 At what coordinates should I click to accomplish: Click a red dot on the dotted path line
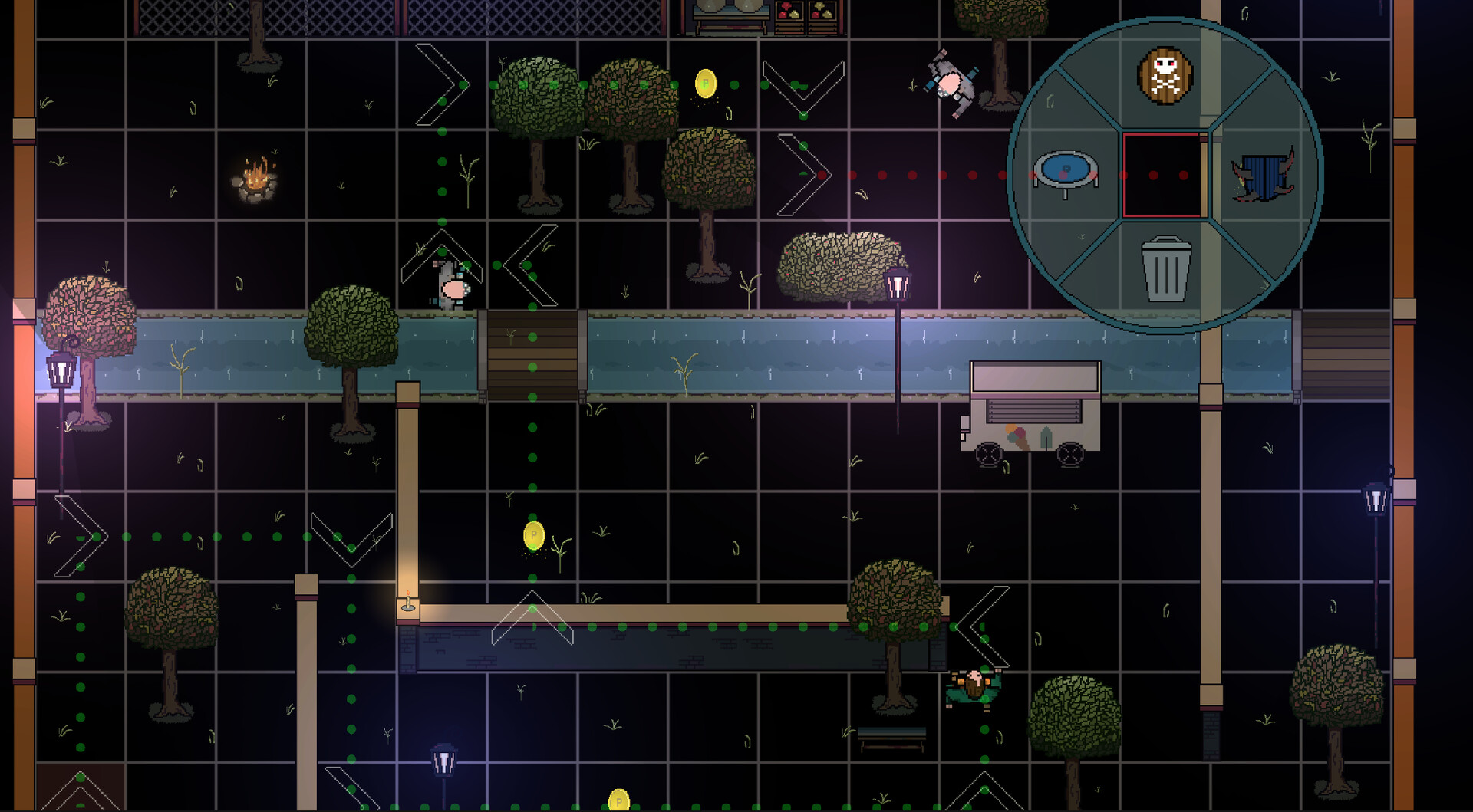(x=913, y=176)
